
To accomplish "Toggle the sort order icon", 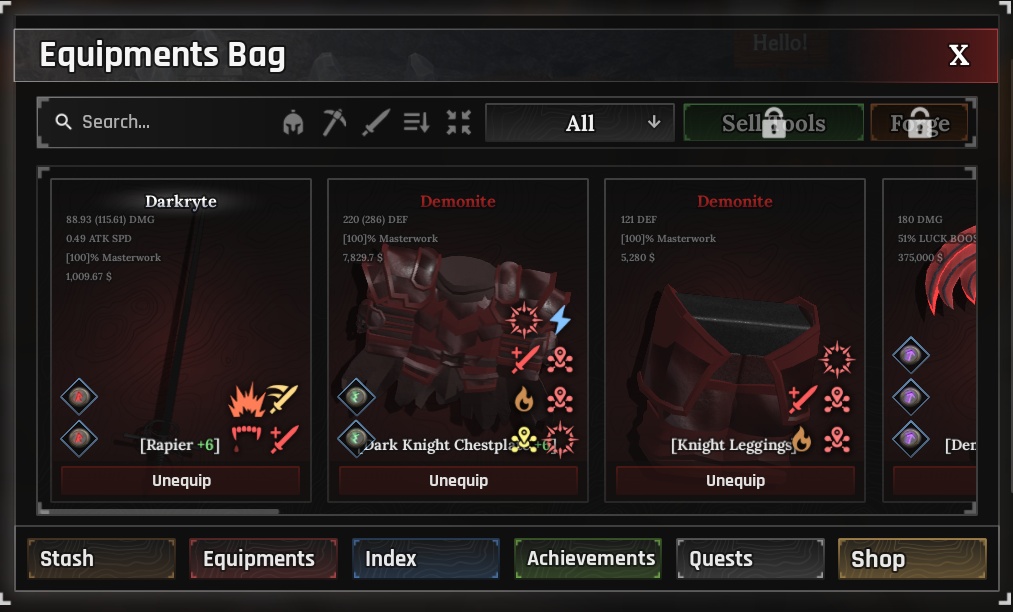I will (x=416, y=123).
